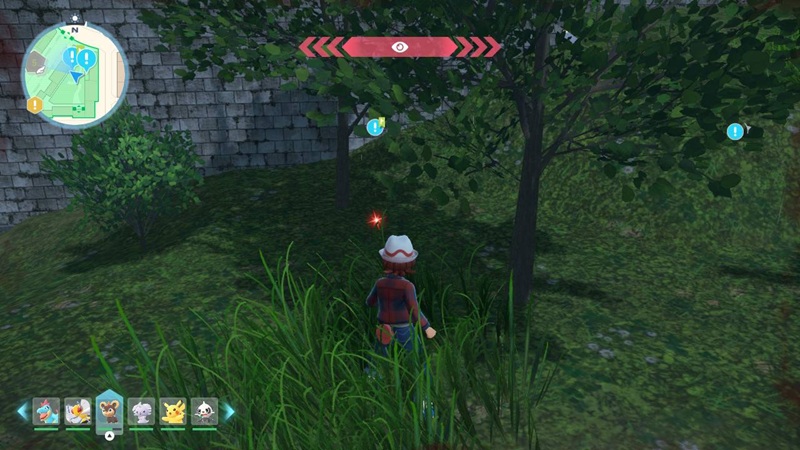The width and height of the screenshot is (800, 450).
Task: Switch to Pikachu in the party
Action: pyautogui.click(x=173, y=410)
